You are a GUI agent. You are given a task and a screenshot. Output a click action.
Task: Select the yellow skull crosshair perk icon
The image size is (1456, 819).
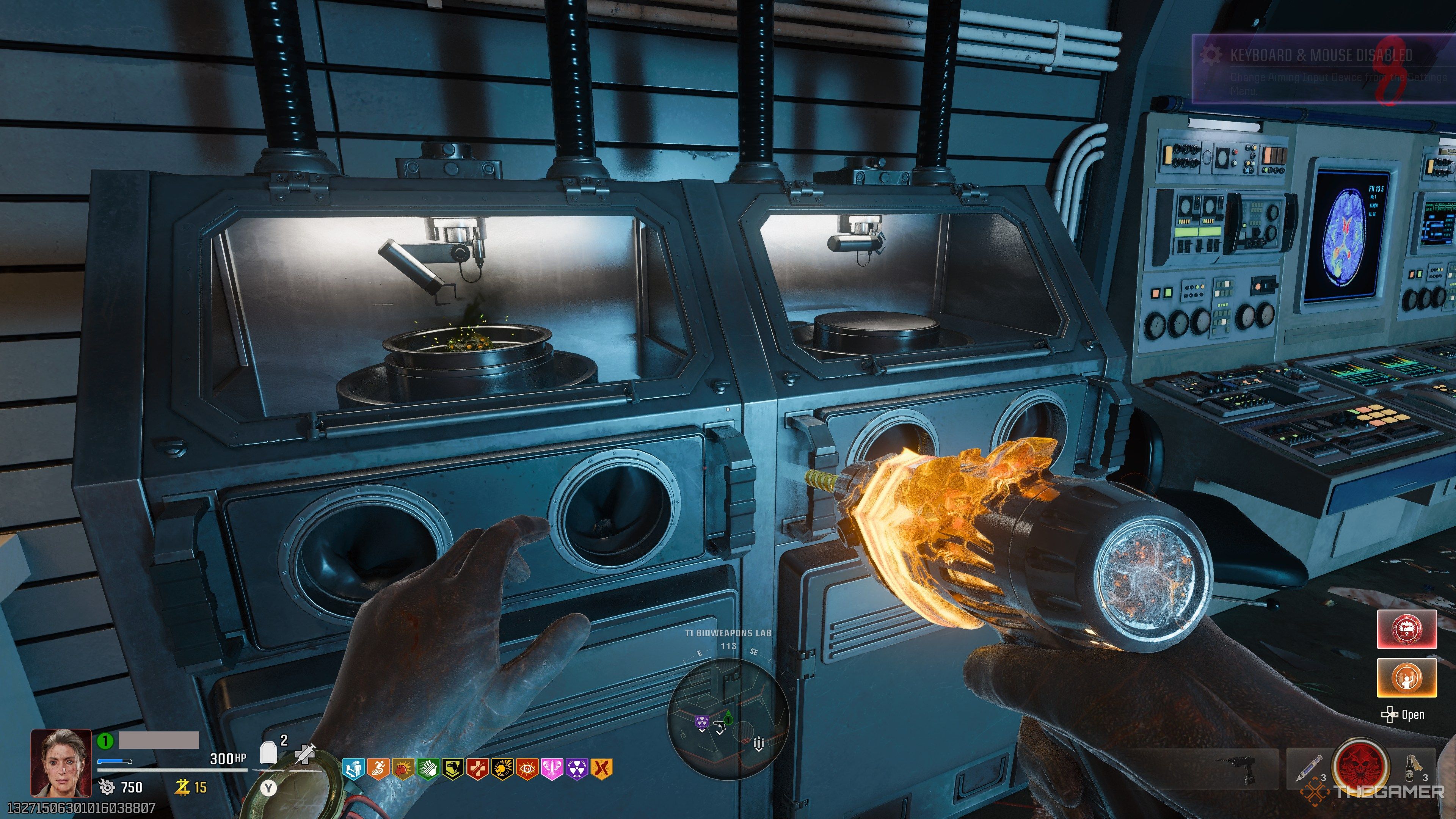click(x=502, y=769)
